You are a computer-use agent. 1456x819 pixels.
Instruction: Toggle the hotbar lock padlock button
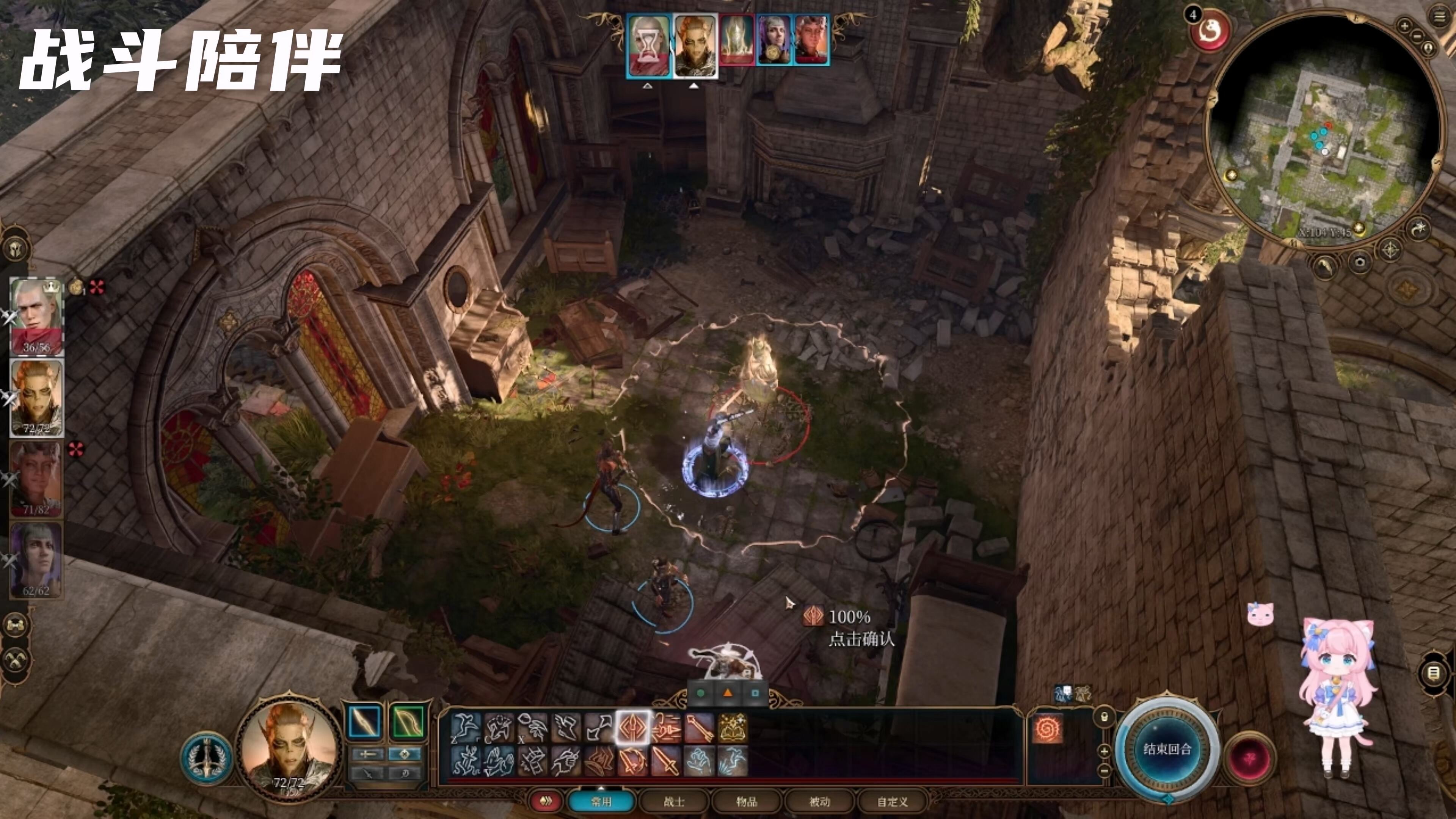coord(1104,717)
